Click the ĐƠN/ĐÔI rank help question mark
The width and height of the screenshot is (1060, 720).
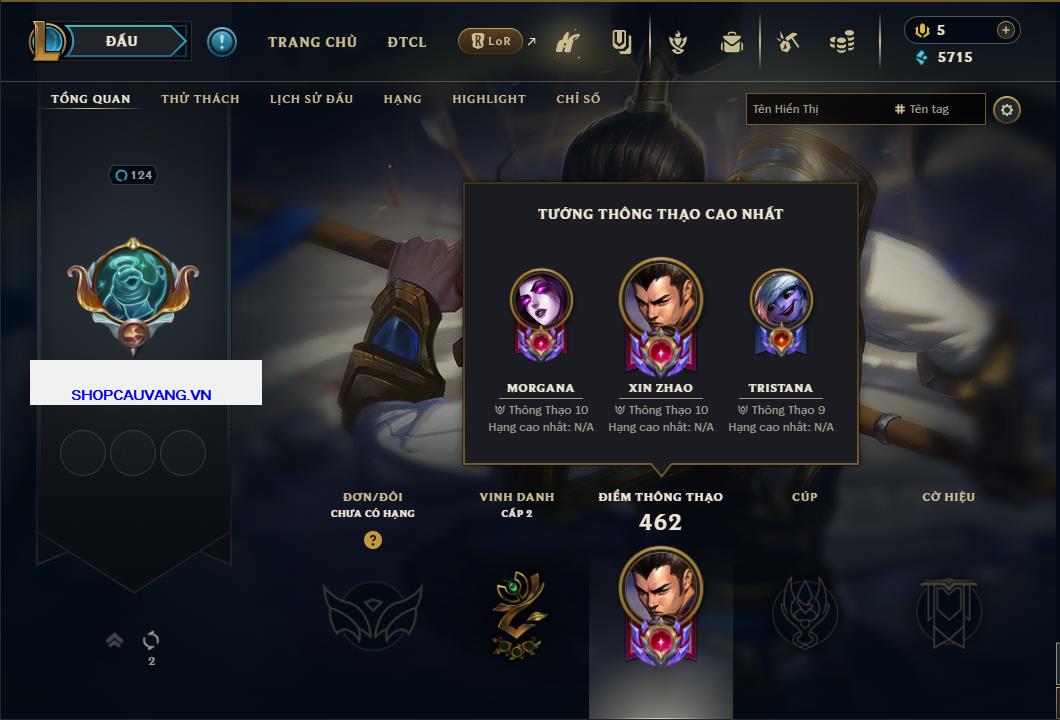[372, 541]
